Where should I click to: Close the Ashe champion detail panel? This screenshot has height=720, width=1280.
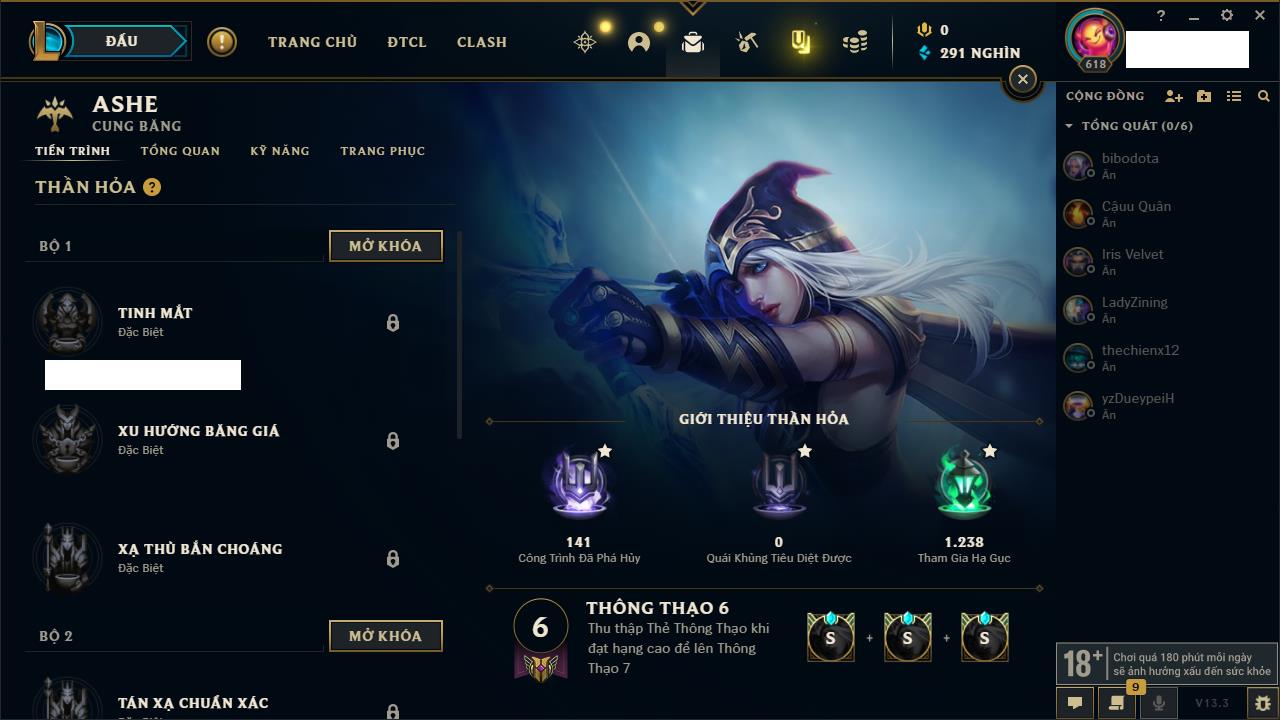1022,80
